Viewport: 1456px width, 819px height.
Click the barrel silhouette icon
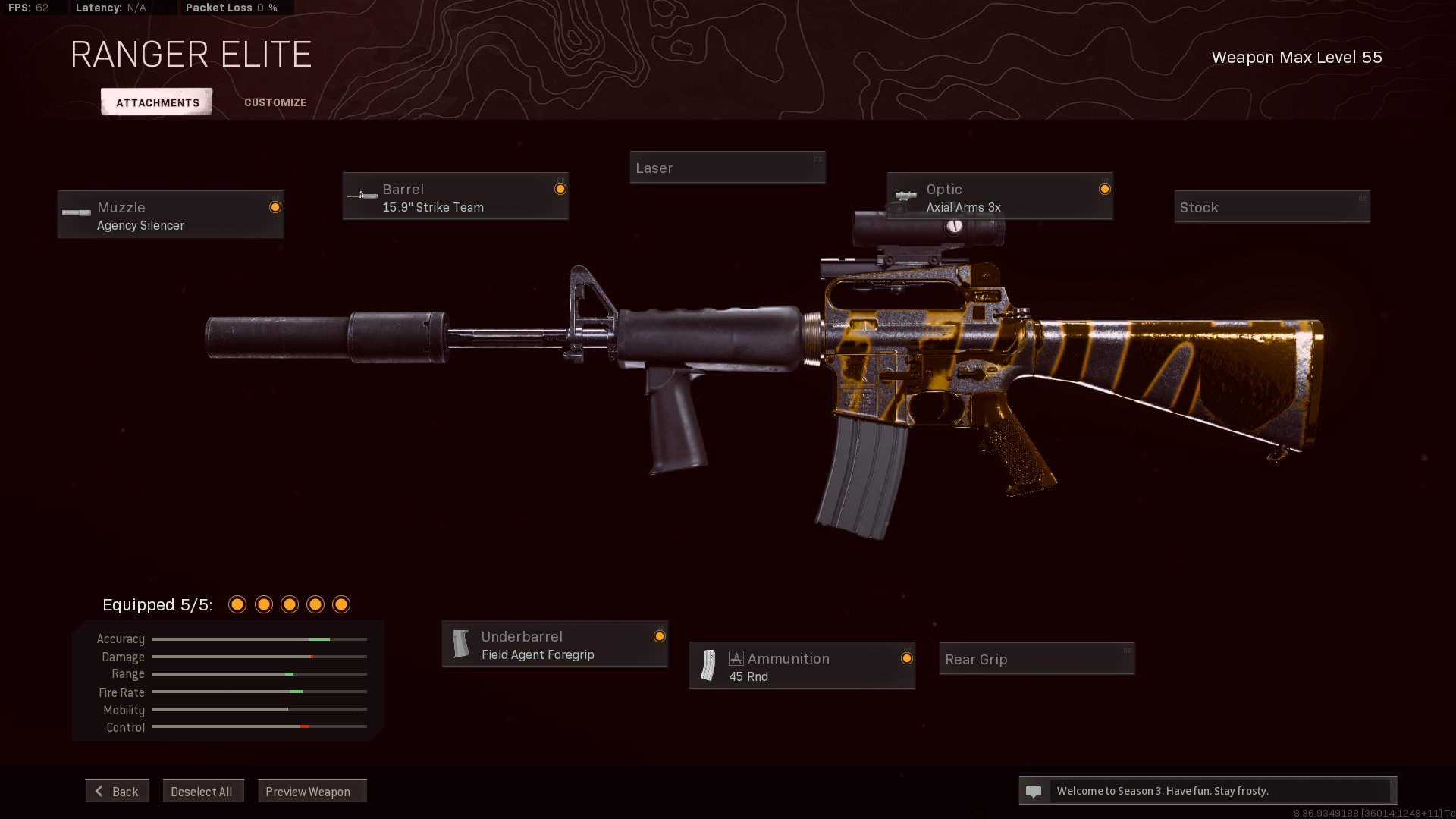click(x=362, y=195)
